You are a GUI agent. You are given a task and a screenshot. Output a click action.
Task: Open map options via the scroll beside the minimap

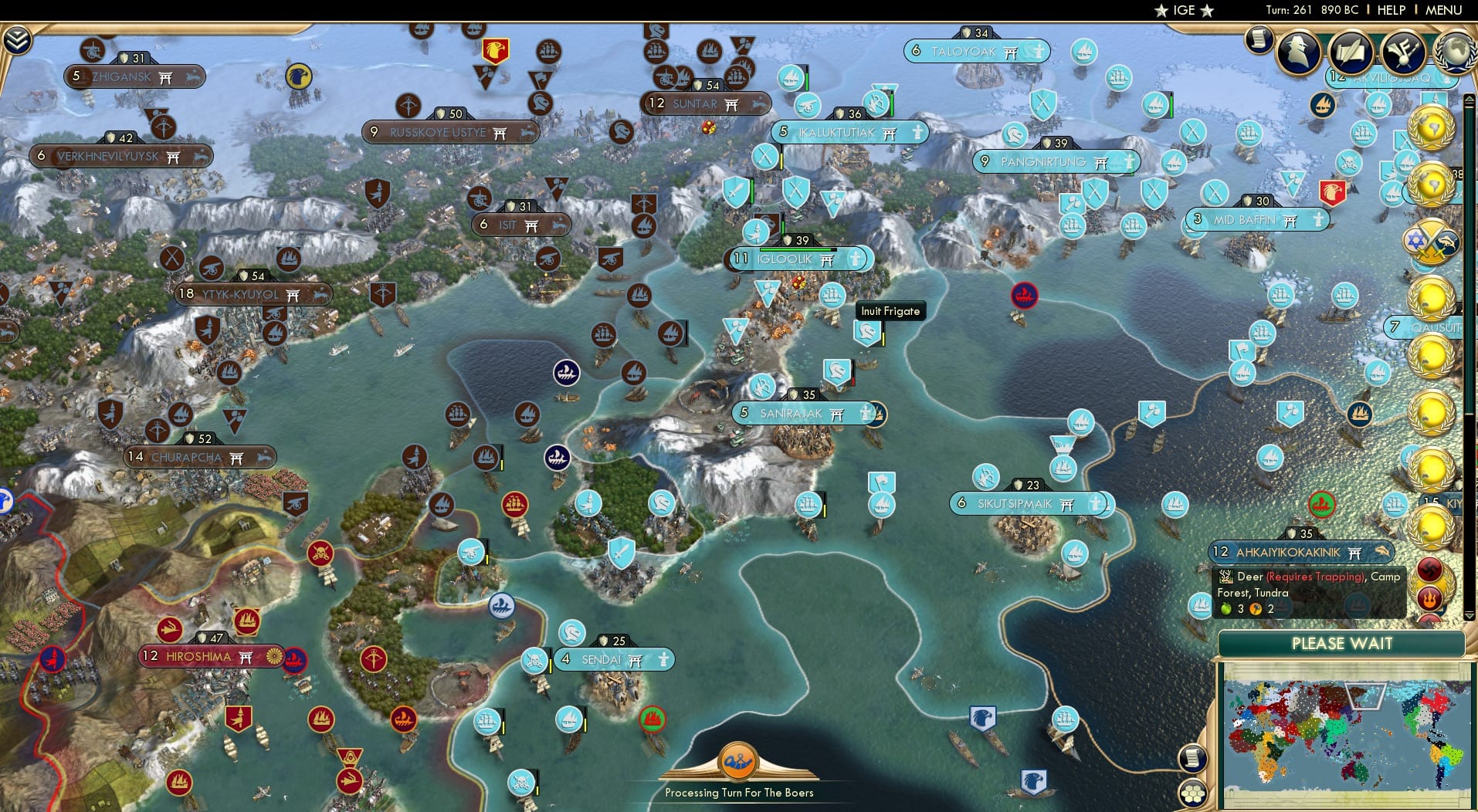tap(1195, 757)
